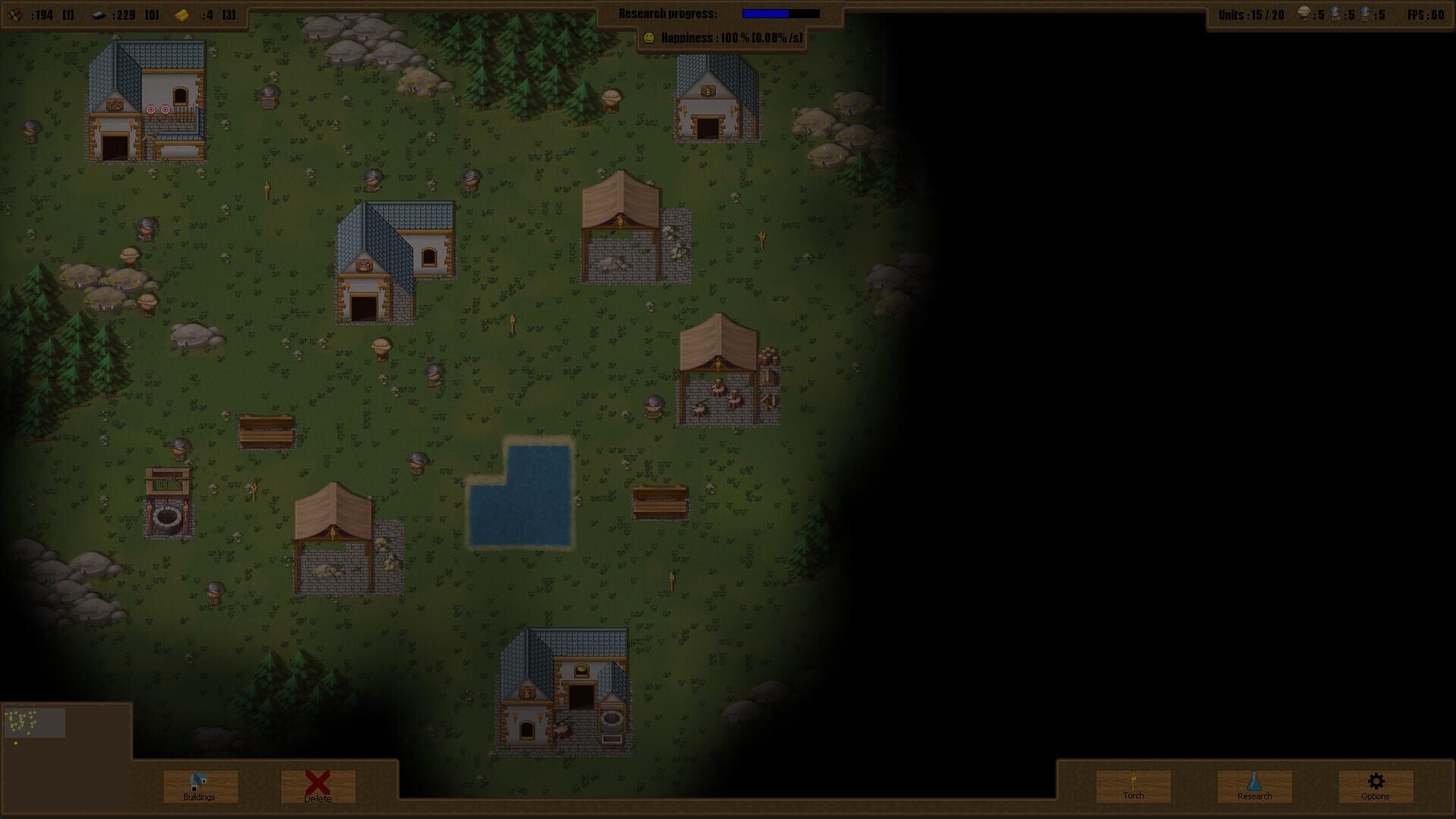Click the blue flask Research icon
This screenshot has width=1456, height=819.
click(1254, 780)
